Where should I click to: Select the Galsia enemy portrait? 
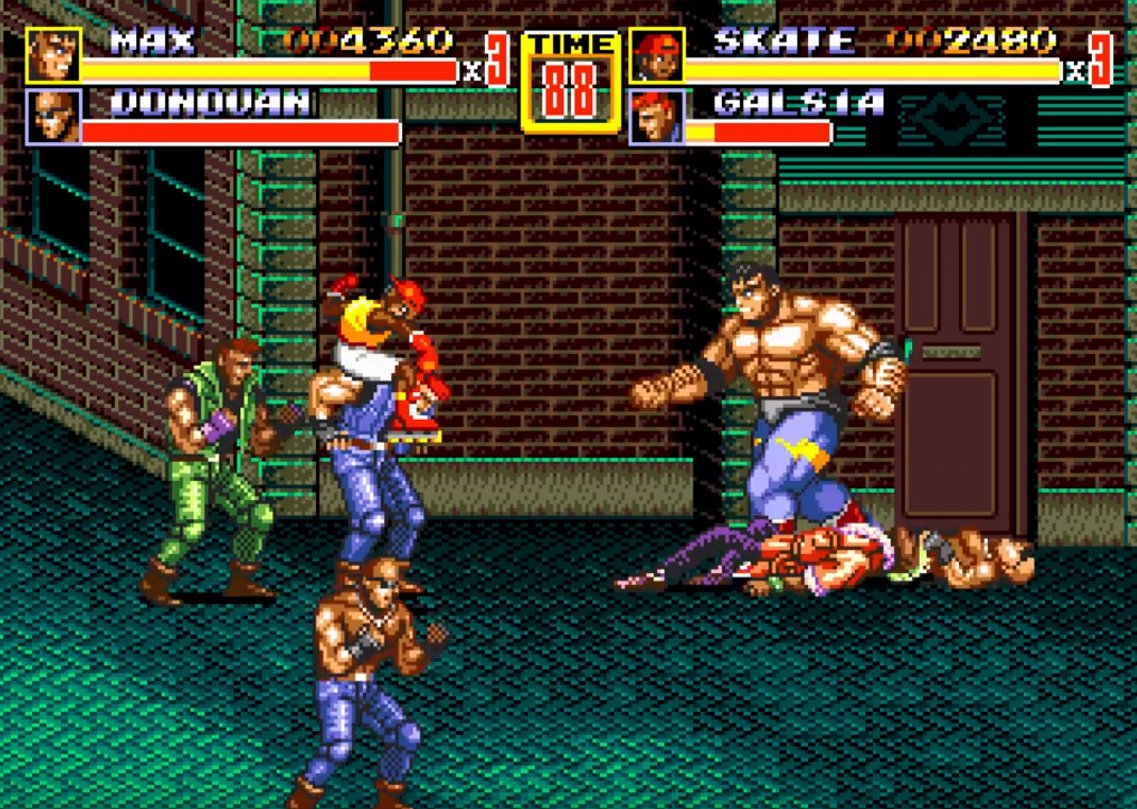click(x=657, y=117)
